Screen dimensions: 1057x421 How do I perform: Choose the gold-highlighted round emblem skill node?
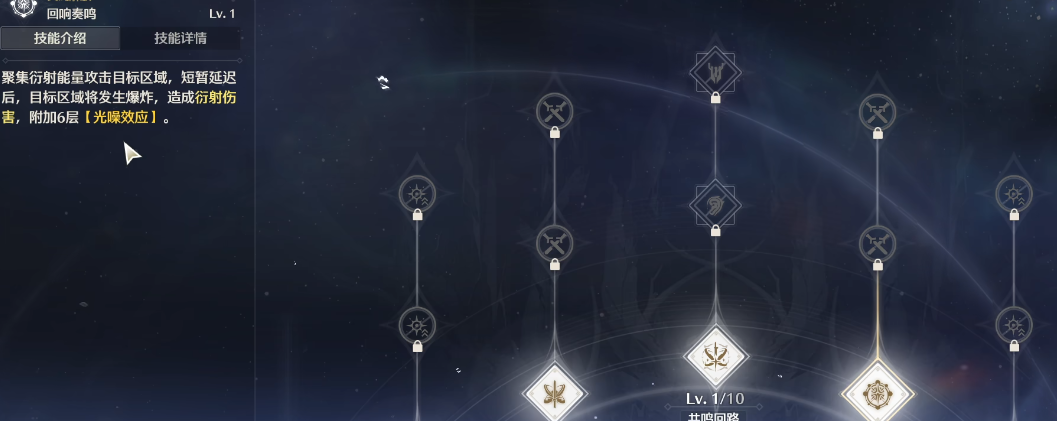click(x=877, y=392)
